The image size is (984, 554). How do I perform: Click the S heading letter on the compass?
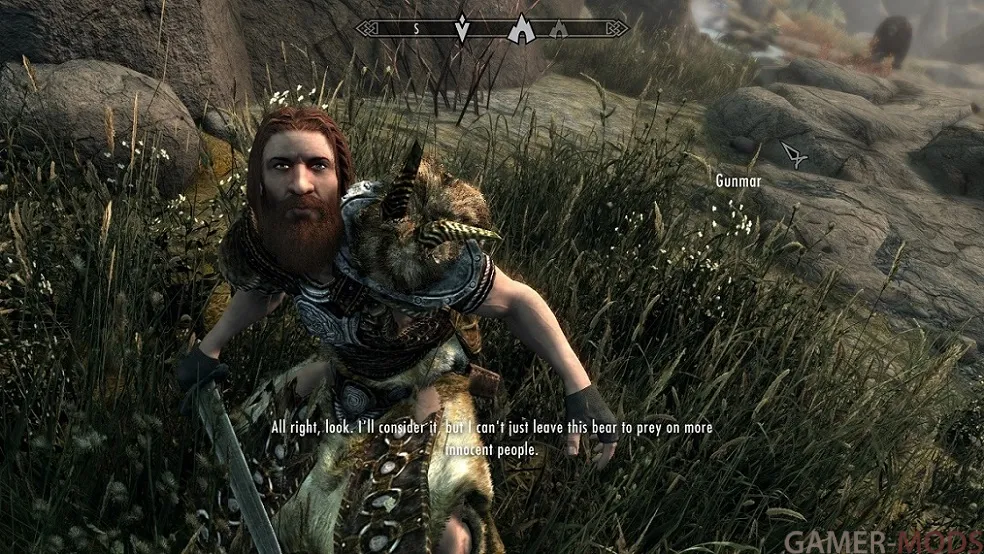pyautogui.click(x=417, y=29)
